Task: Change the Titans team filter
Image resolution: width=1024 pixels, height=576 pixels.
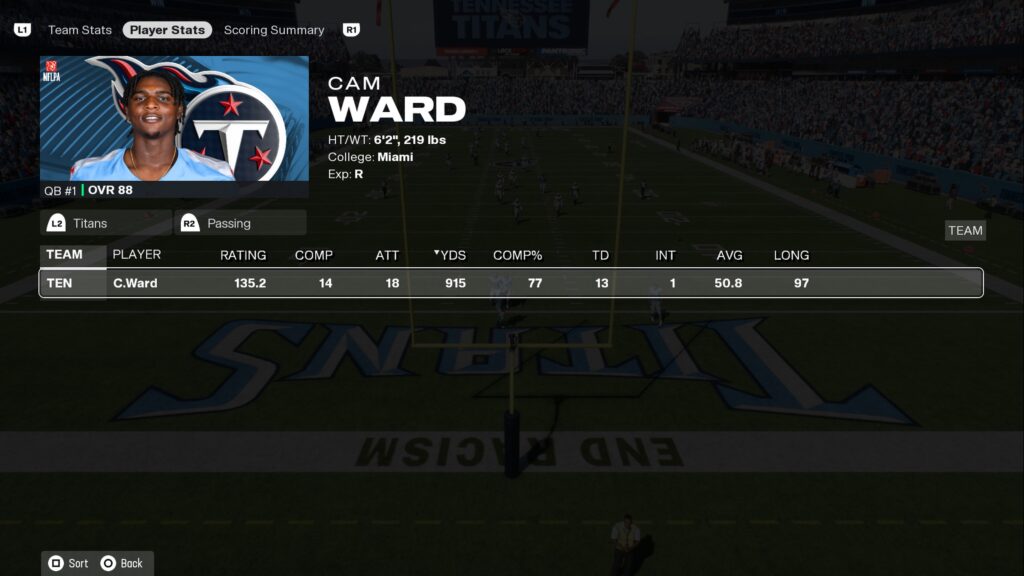Action: tap(105, 223)
